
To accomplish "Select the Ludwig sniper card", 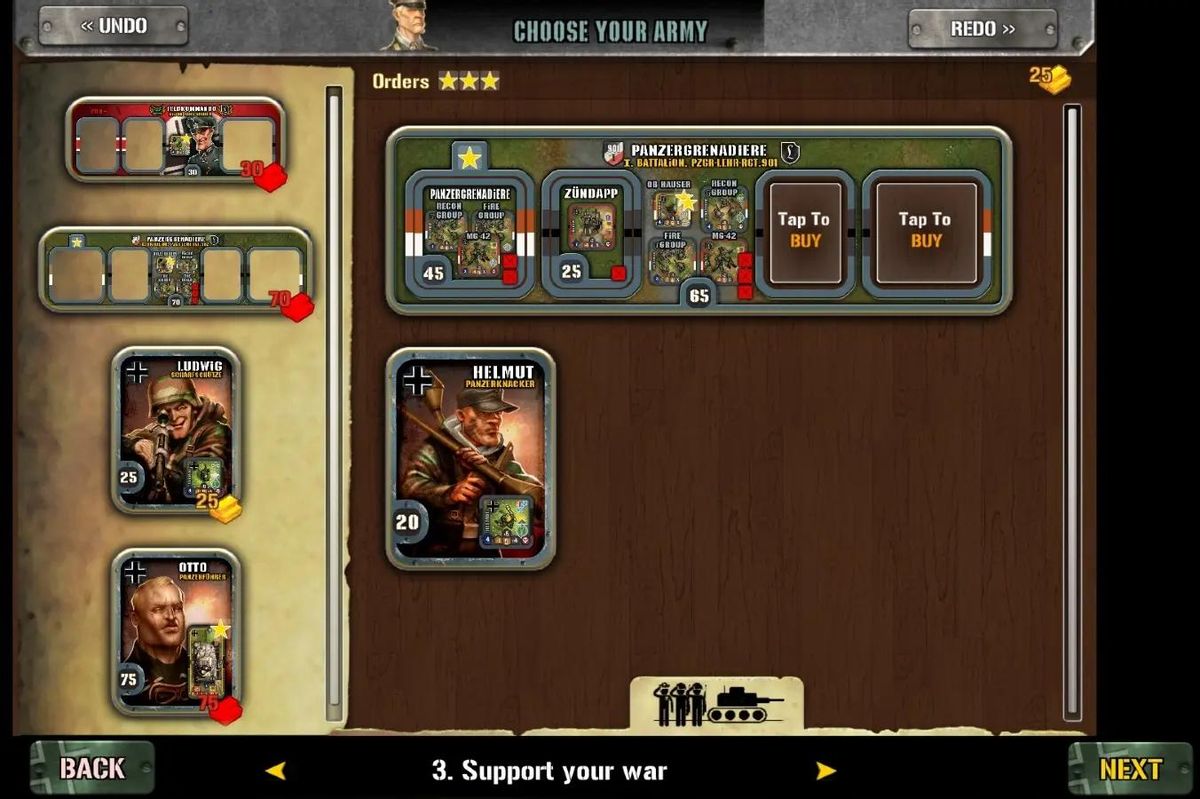I will pyautogui.click(x=176, y=430).
